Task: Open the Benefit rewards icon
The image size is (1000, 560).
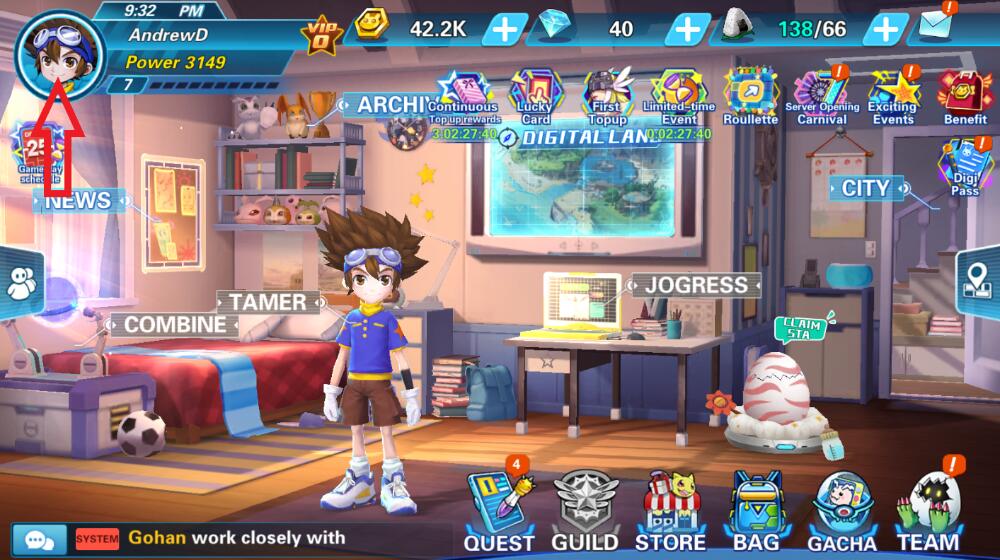Action: [965, 96]
